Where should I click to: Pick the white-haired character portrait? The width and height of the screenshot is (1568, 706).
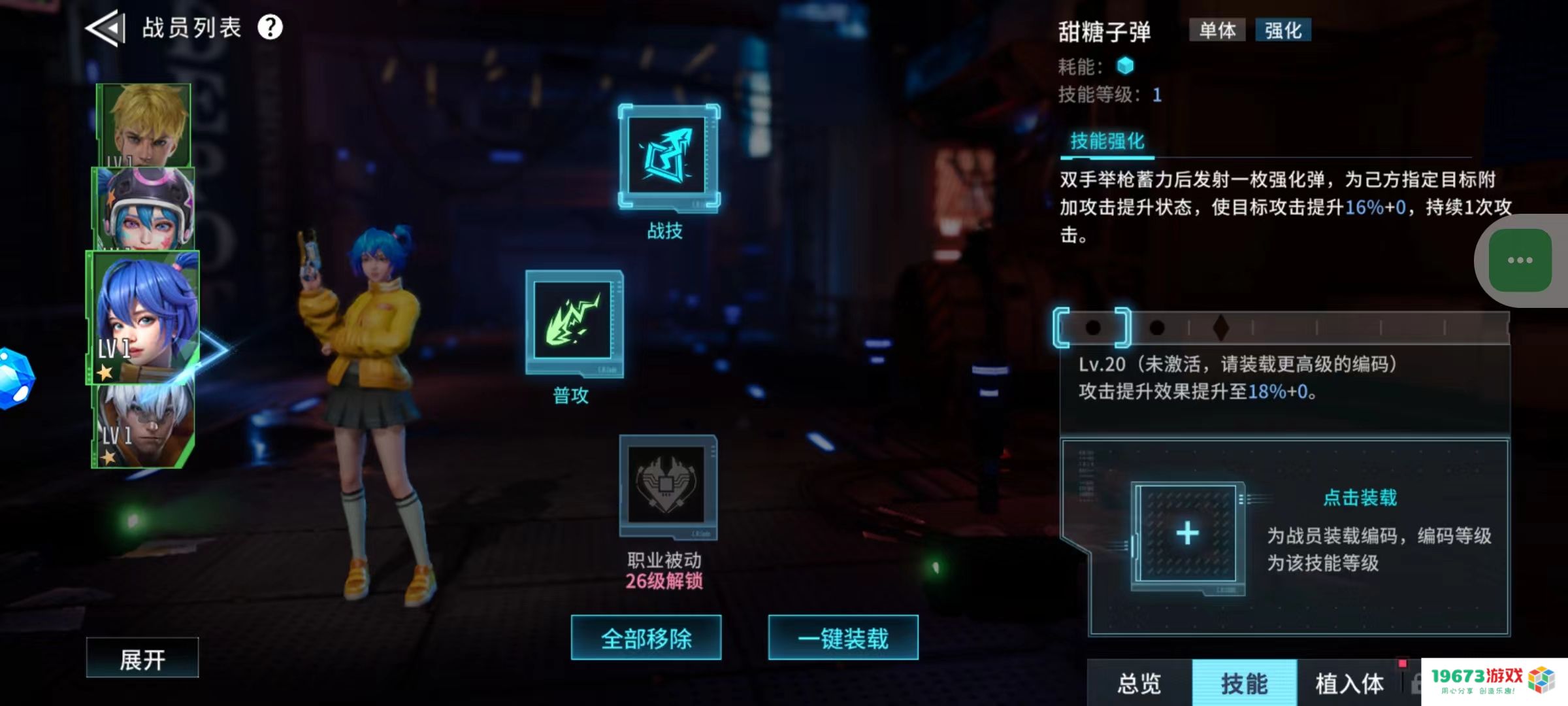(143, 426)
